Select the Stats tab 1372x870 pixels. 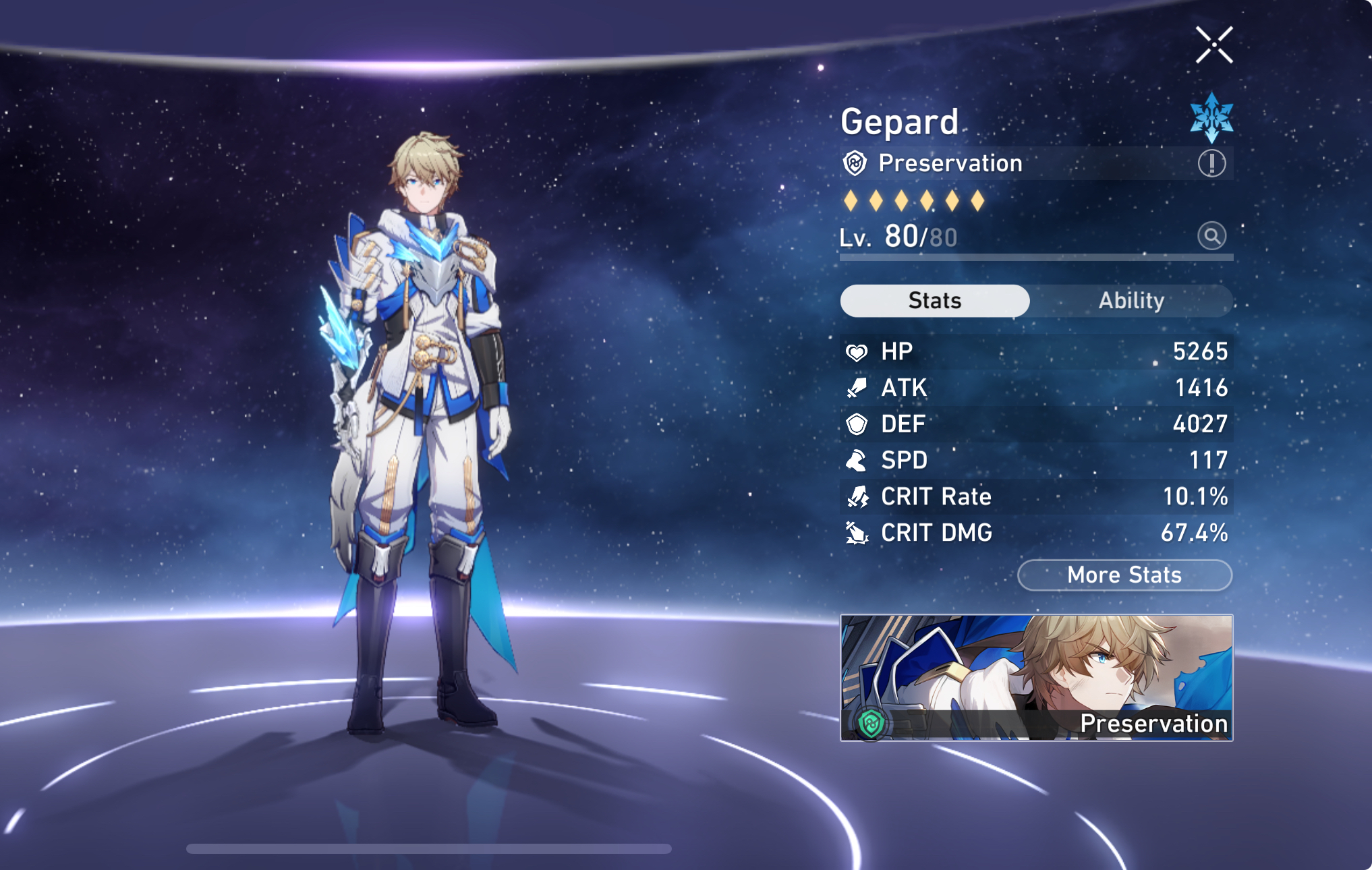click(x=934, y=301)
